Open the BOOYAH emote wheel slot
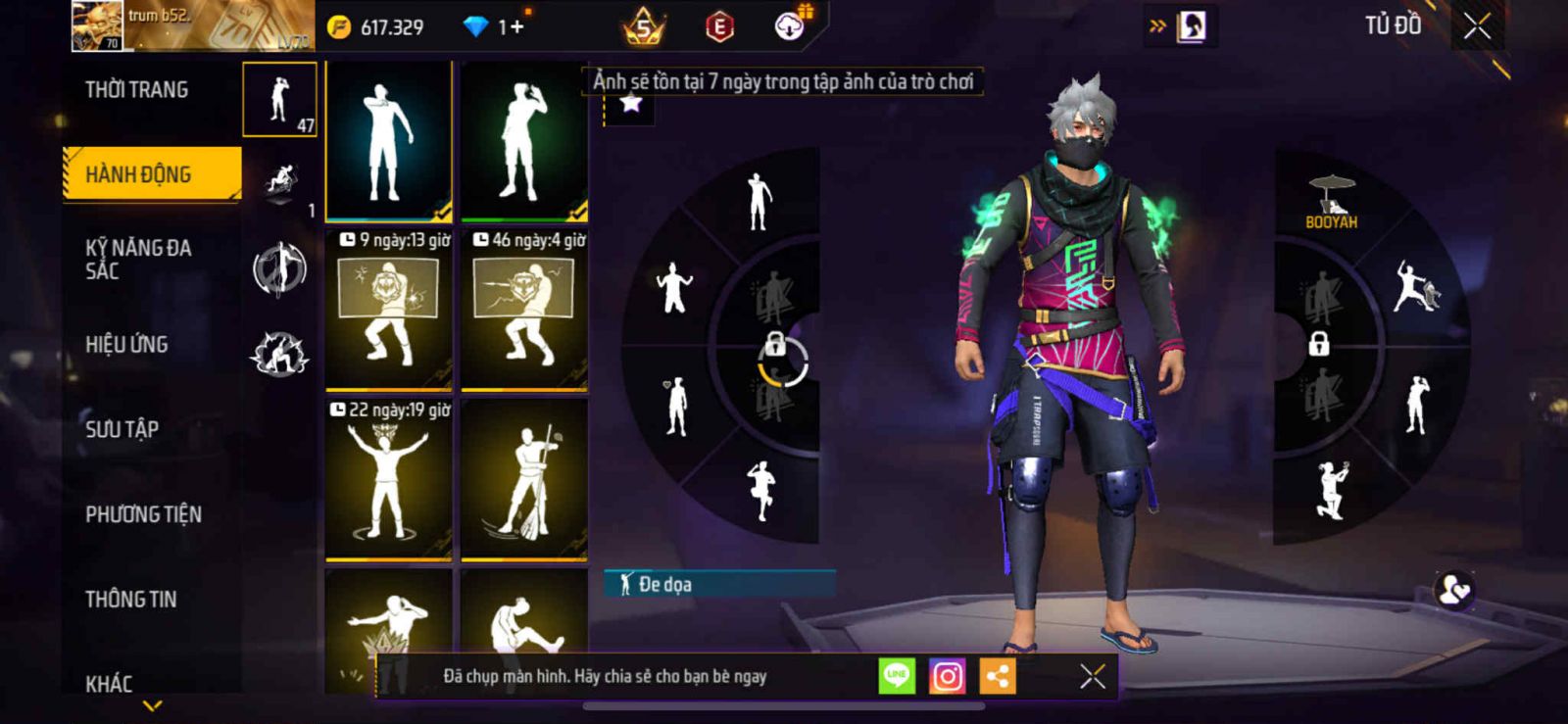Screen dimensions: 1568x724 [1331, 203]
